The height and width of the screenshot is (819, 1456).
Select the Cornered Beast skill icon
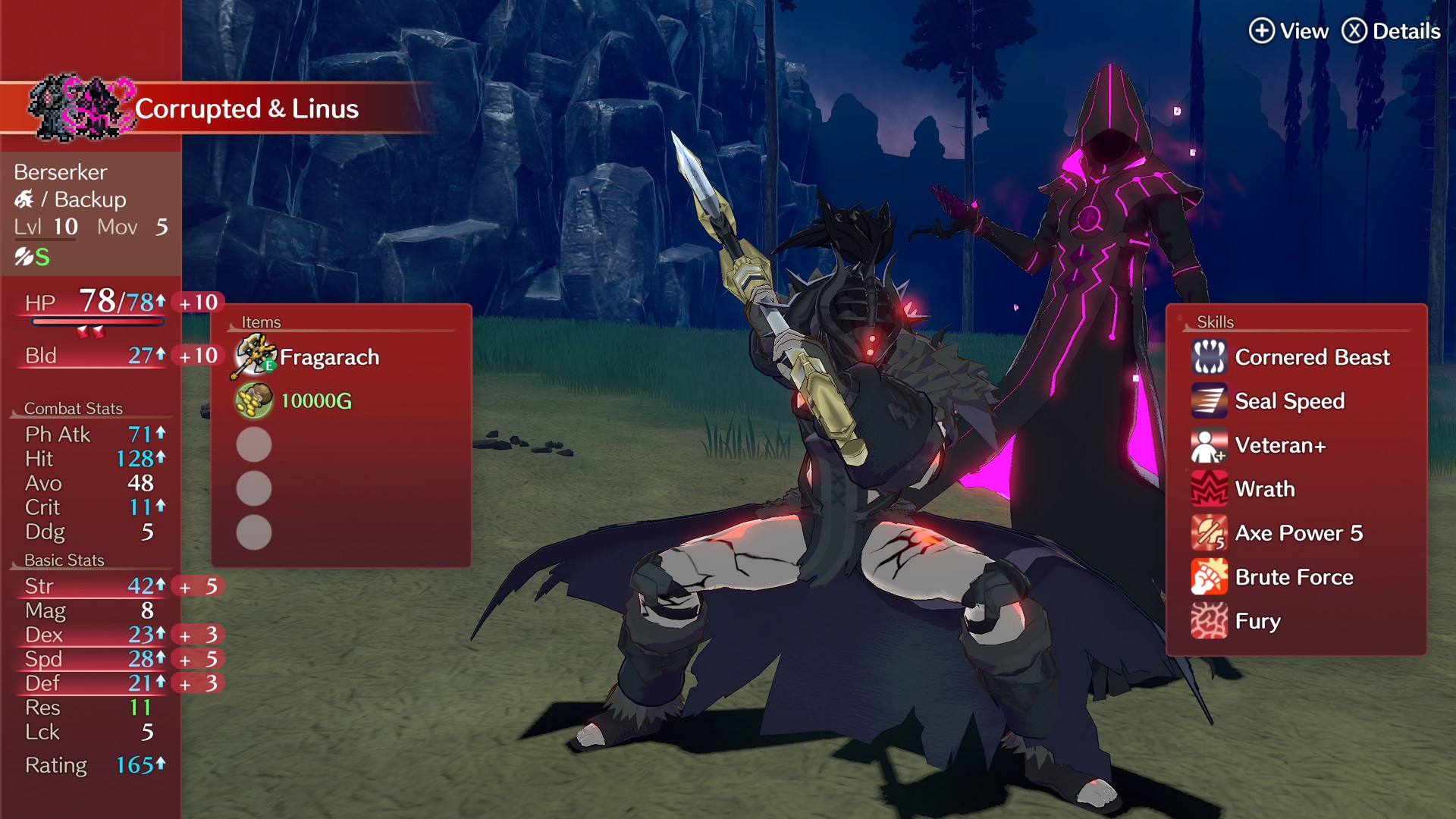[1210, 357]
